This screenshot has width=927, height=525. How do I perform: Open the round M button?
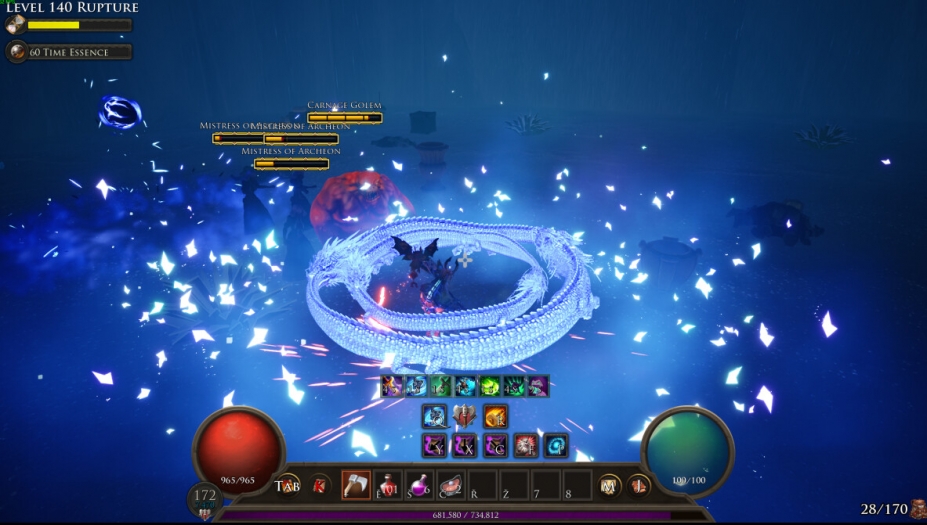pos(607,486)
